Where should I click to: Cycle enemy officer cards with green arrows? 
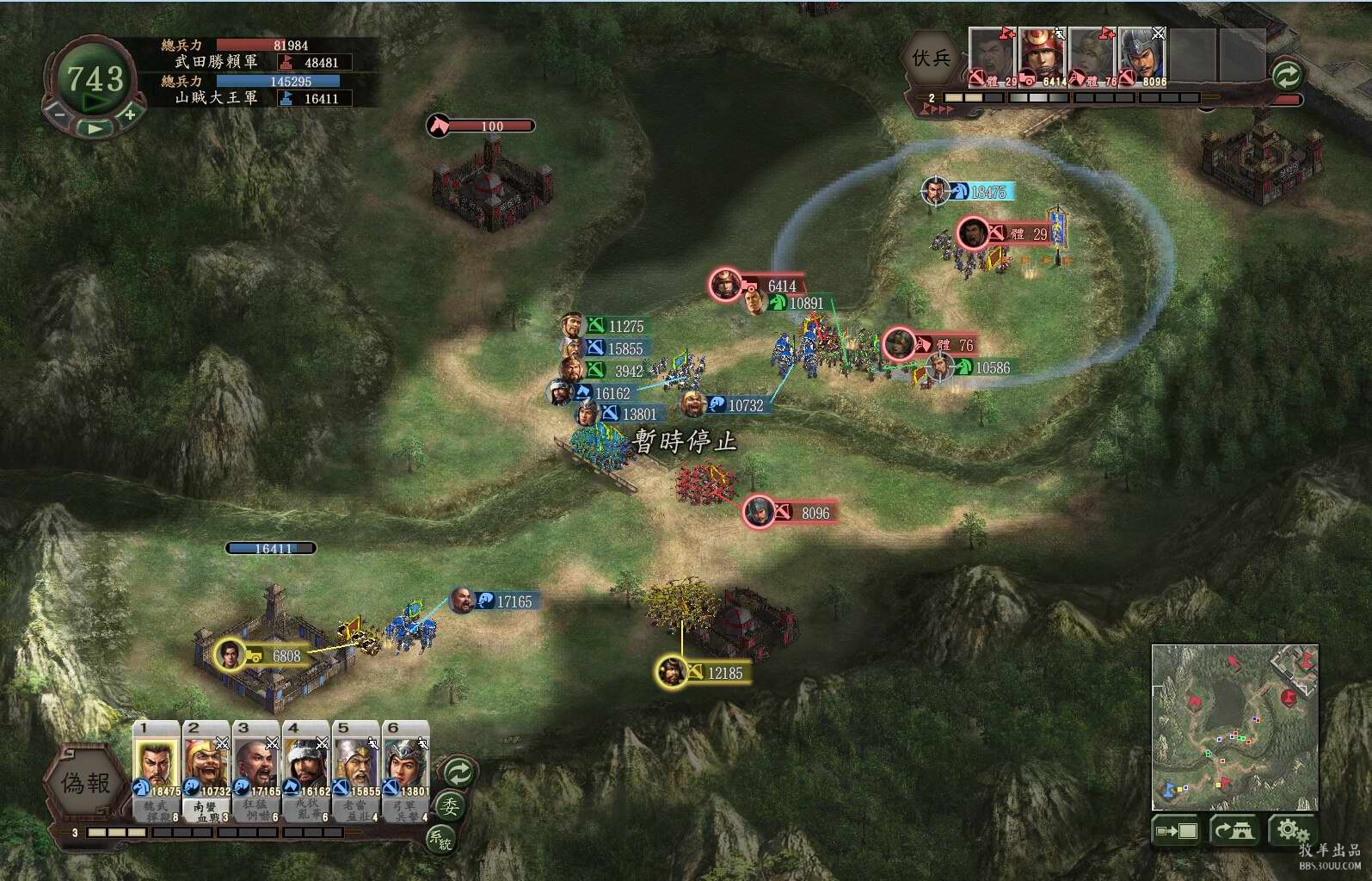[x=1286, y=75]
